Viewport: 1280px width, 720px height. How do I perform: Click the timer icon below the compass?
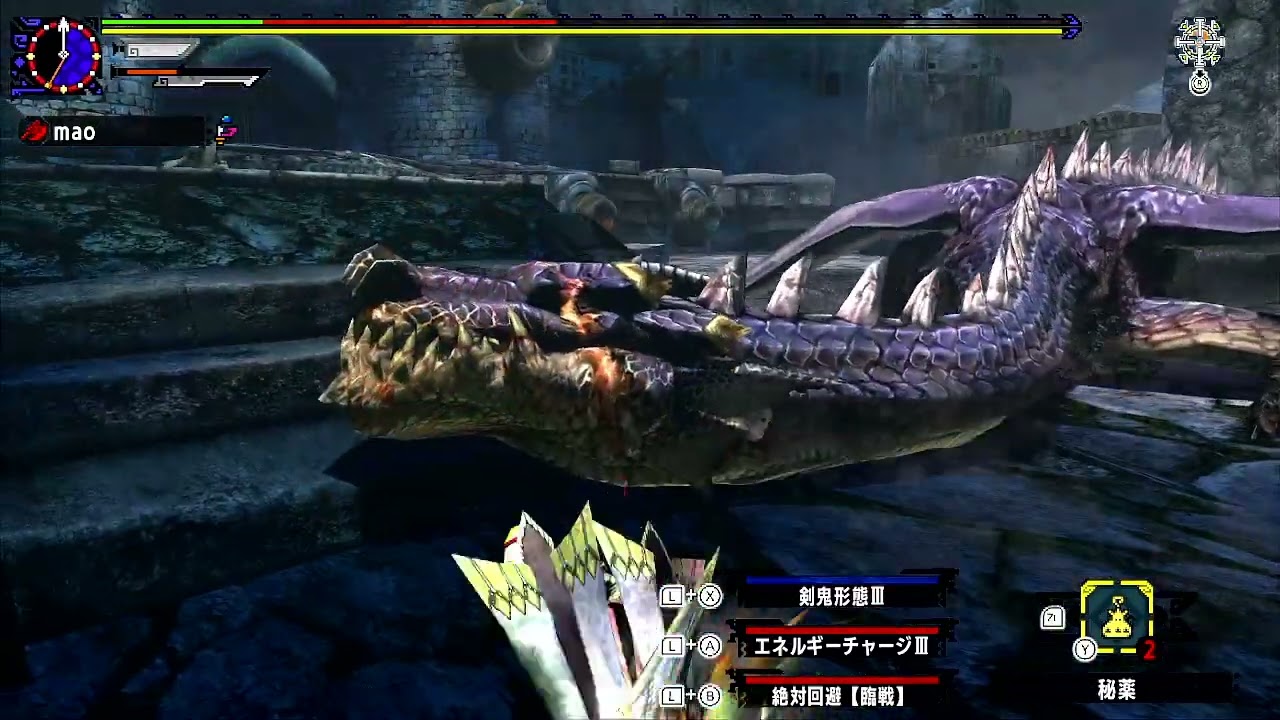coord(1200,84)
